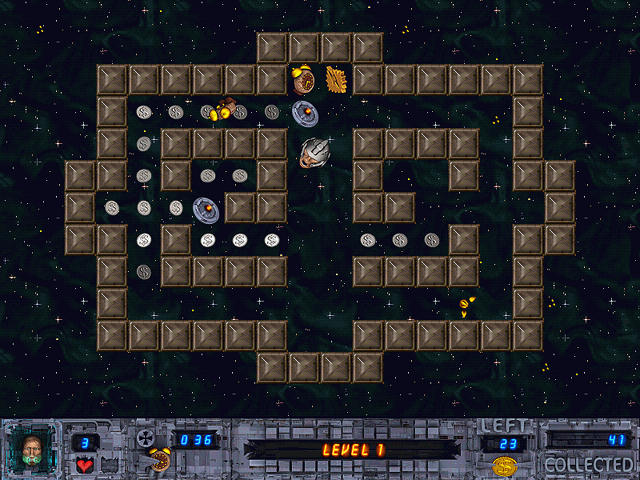The image size is (640, 480).
Task: Click the fan-shaped vent icon
Action: [x=146, y=439]
